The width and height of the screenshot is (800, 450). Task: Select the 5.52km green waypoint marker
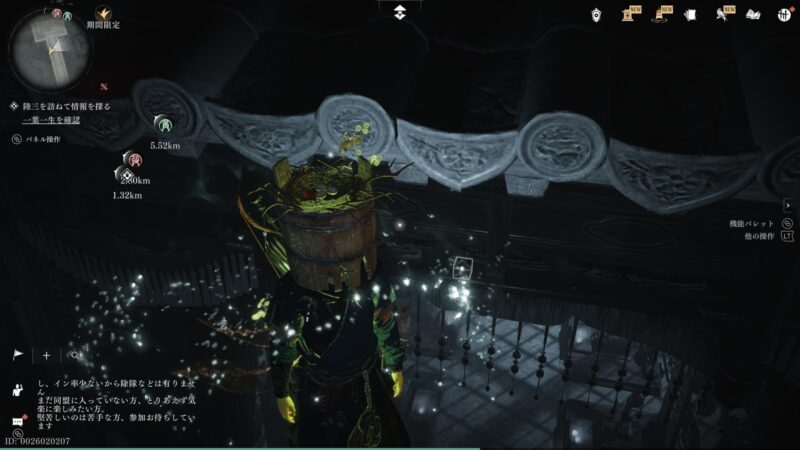tap(162, 124)
